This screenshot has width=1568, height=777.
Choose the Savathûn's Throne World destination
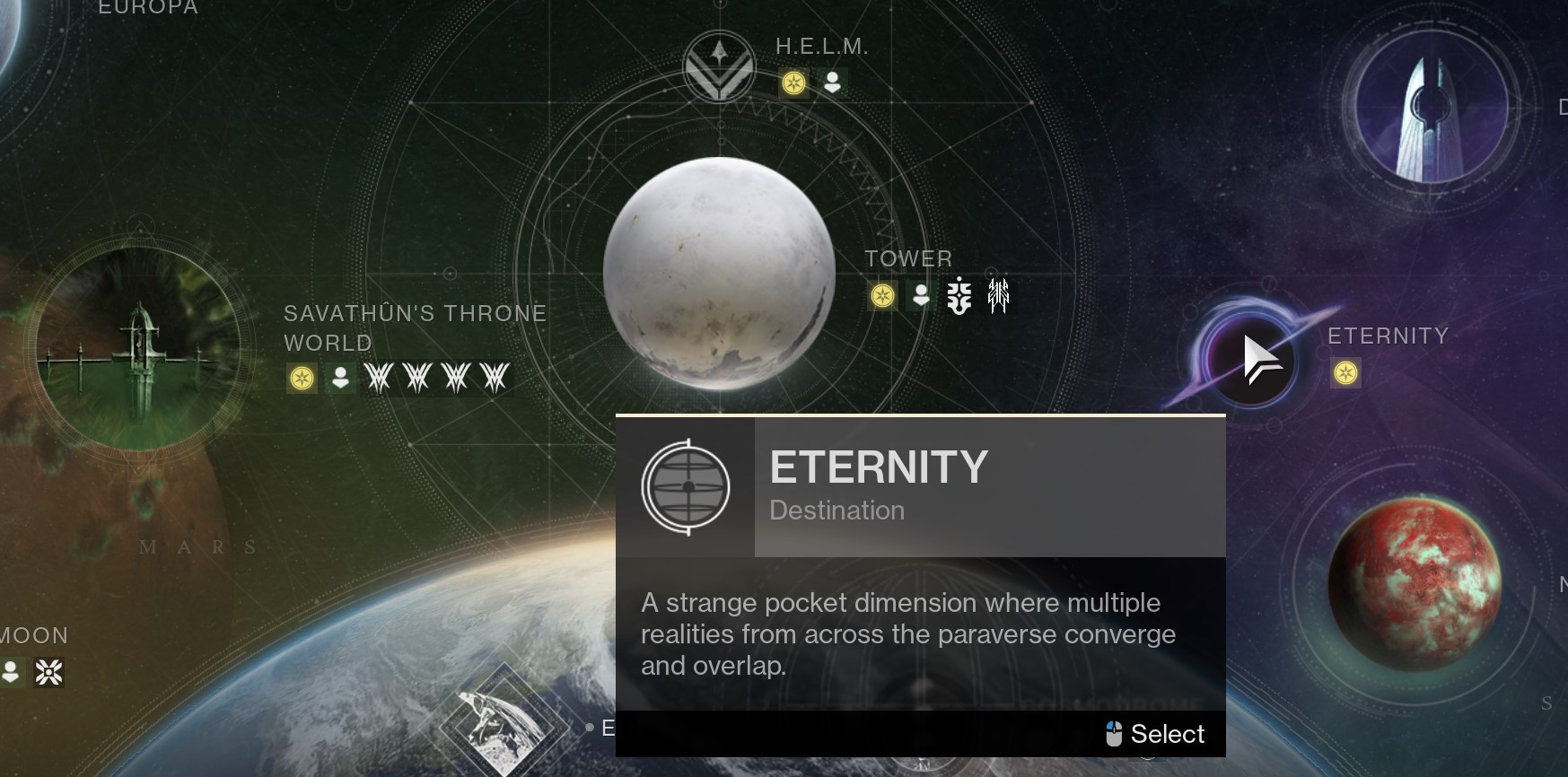click(138, 349)
